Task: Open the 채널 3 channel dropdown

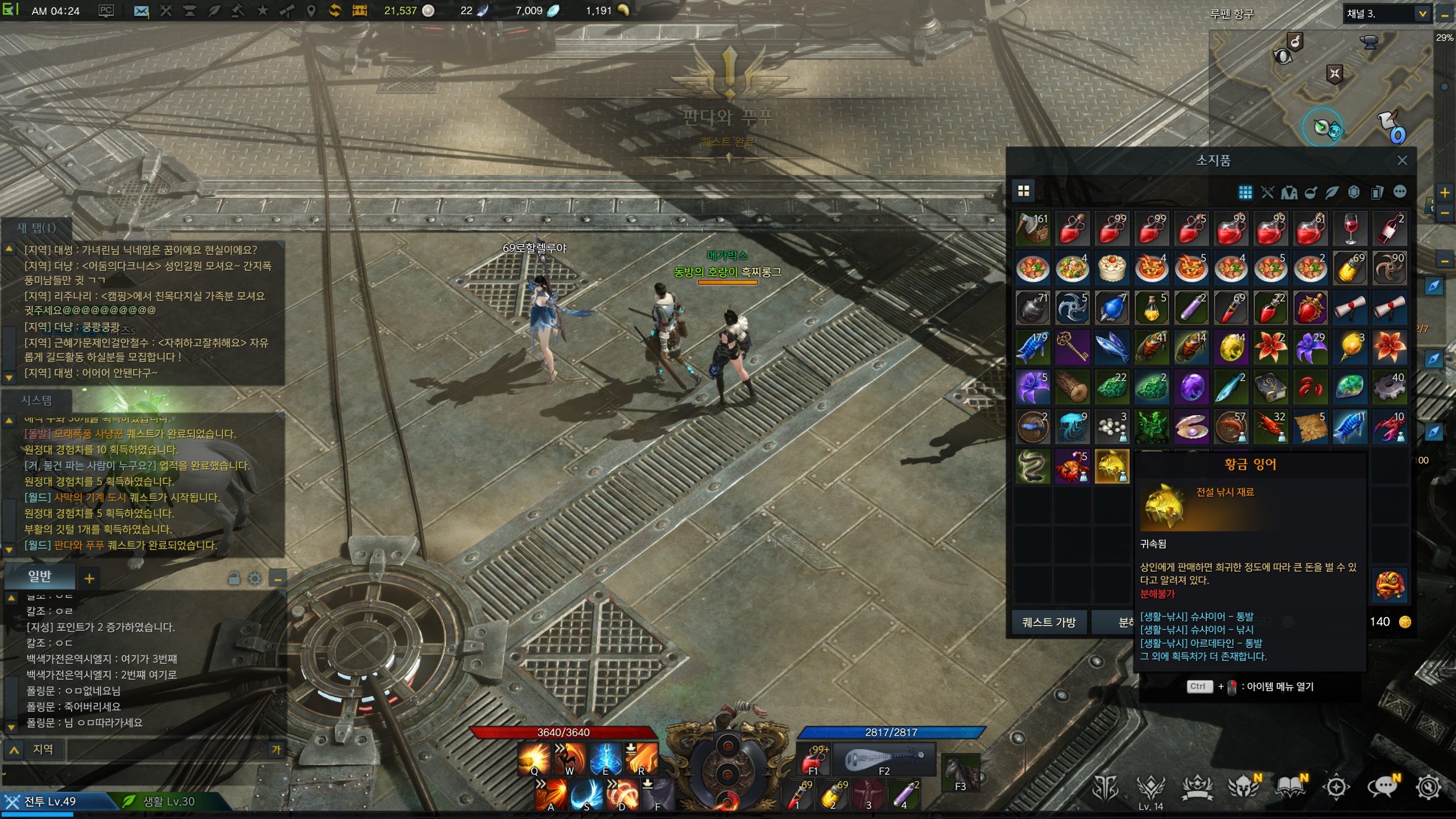Action: (x=1422, y=14)
